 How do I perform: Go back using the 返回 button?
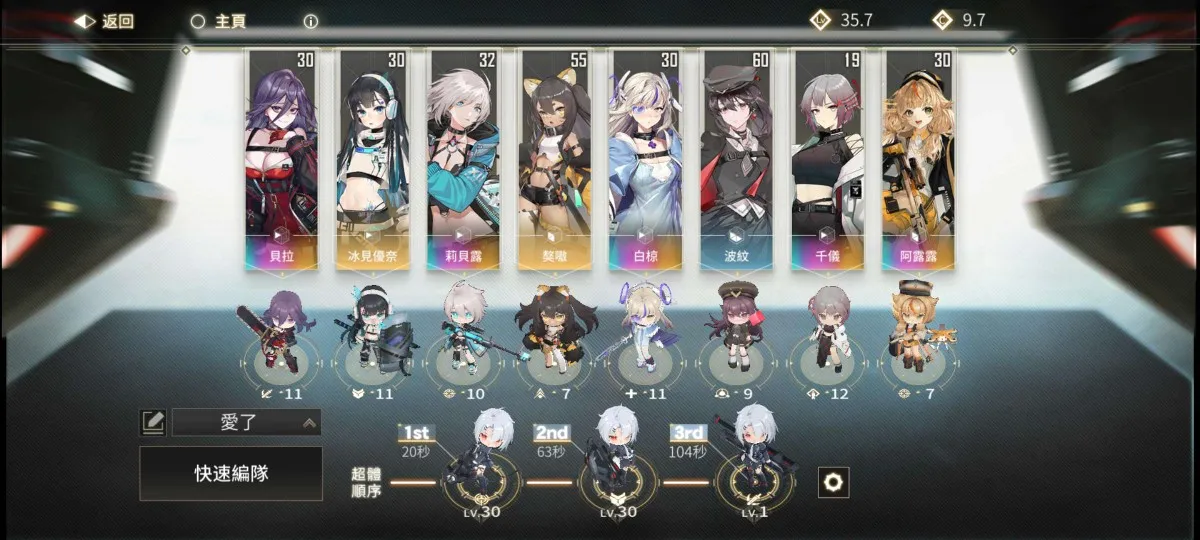(104, 21)
